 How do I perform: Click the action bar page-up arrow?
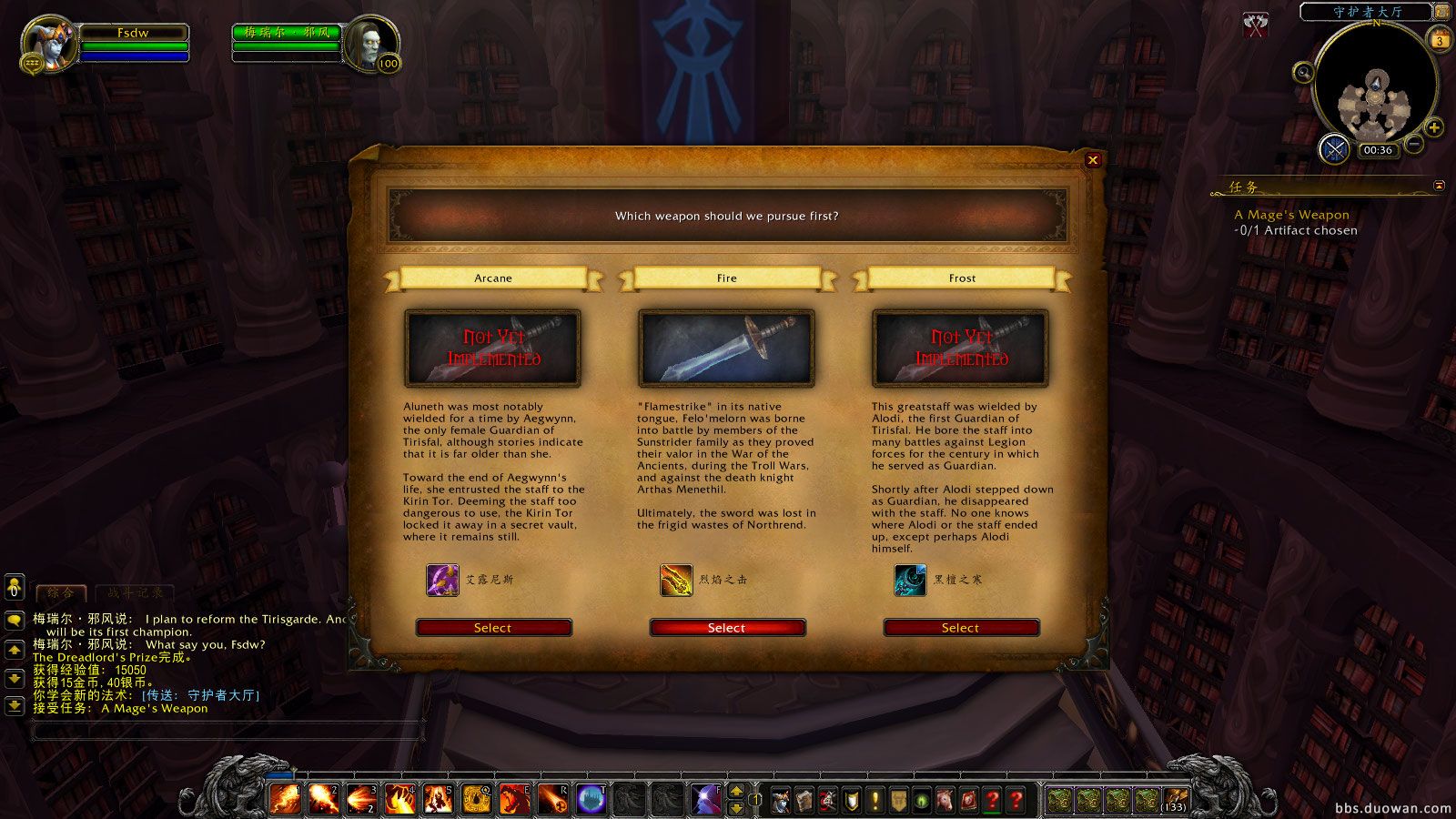[x=736, y=790]
